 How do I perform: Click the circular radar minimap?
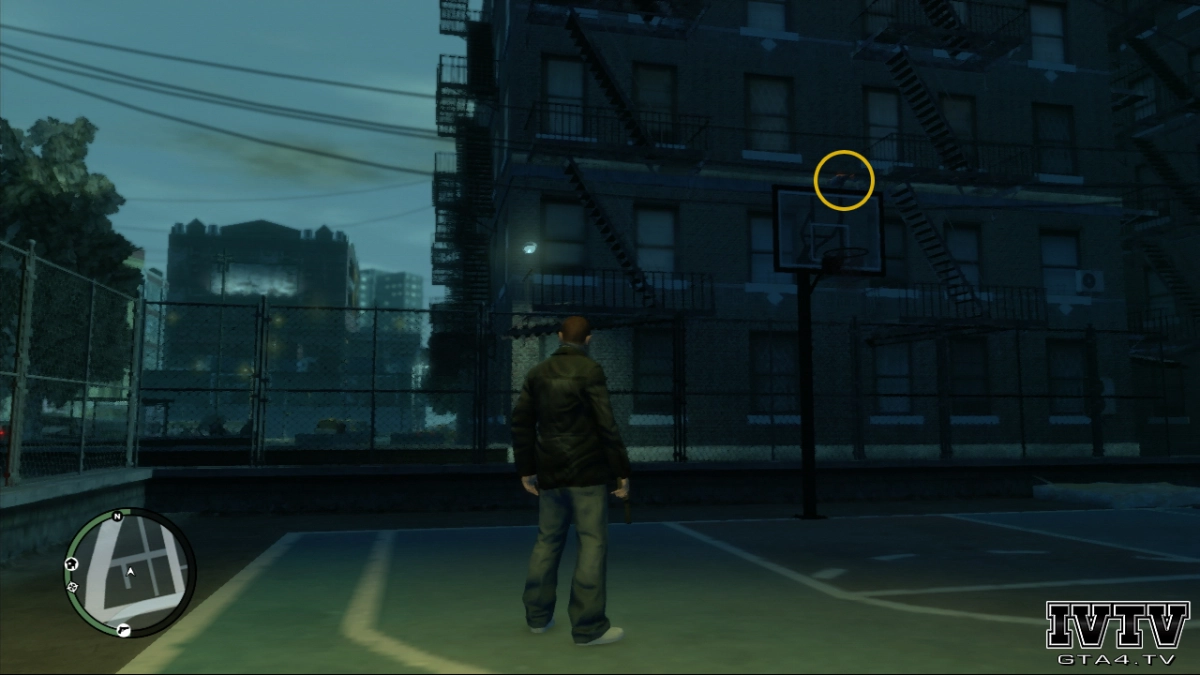coord(130,573)
